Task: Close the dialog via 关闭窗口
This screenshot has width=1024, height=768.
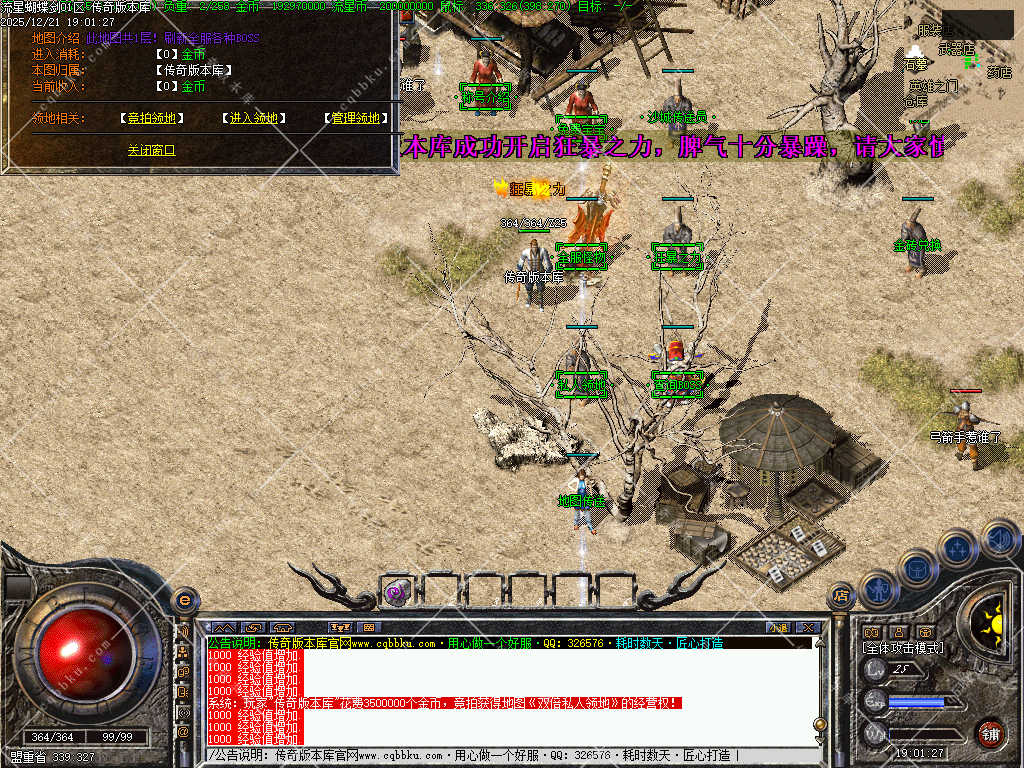Action: (151, 150)
